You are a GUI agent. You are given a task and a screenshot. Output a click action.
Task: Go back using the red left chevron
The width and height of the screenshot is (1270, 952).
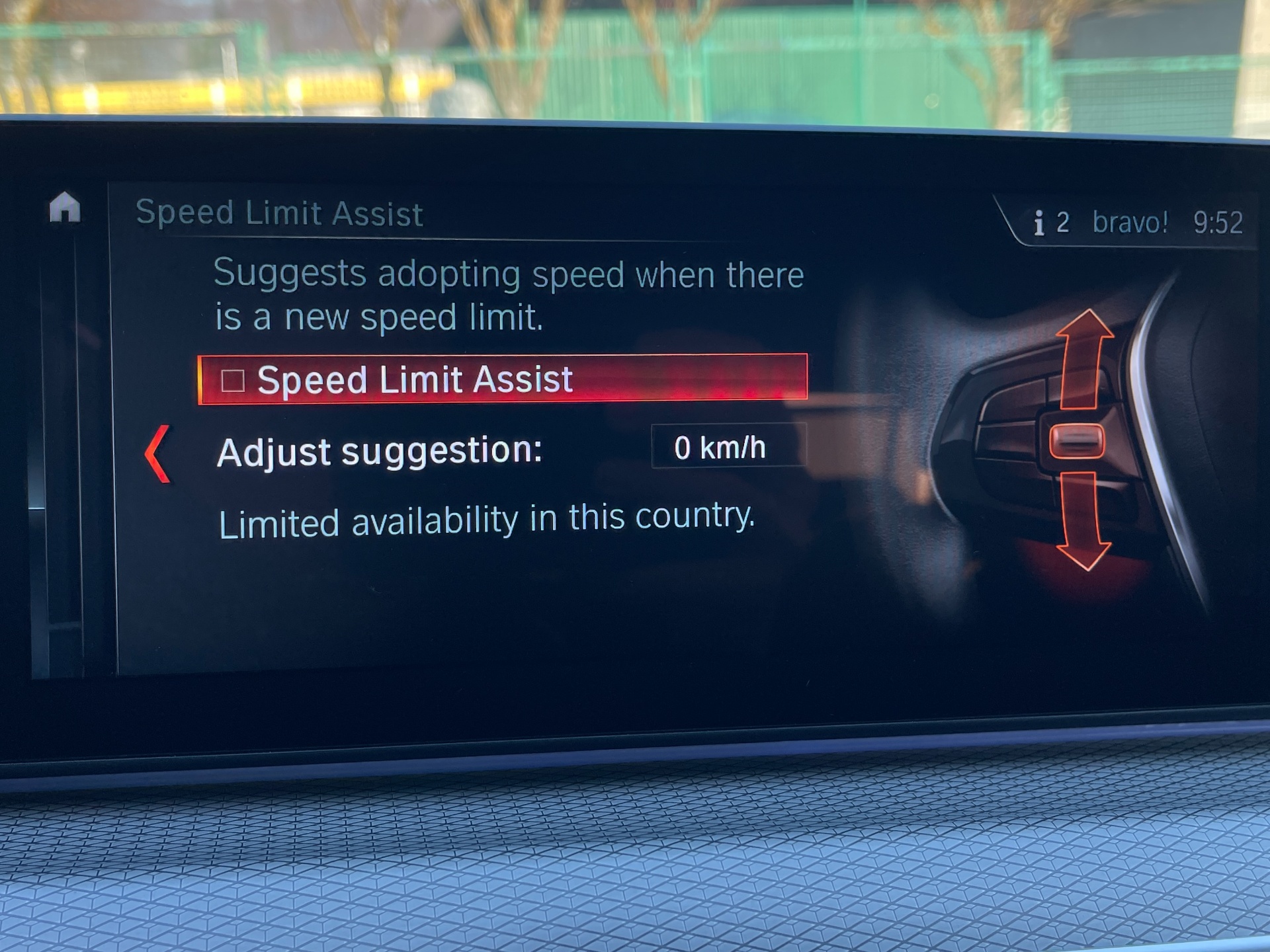(x=159, y=454)
